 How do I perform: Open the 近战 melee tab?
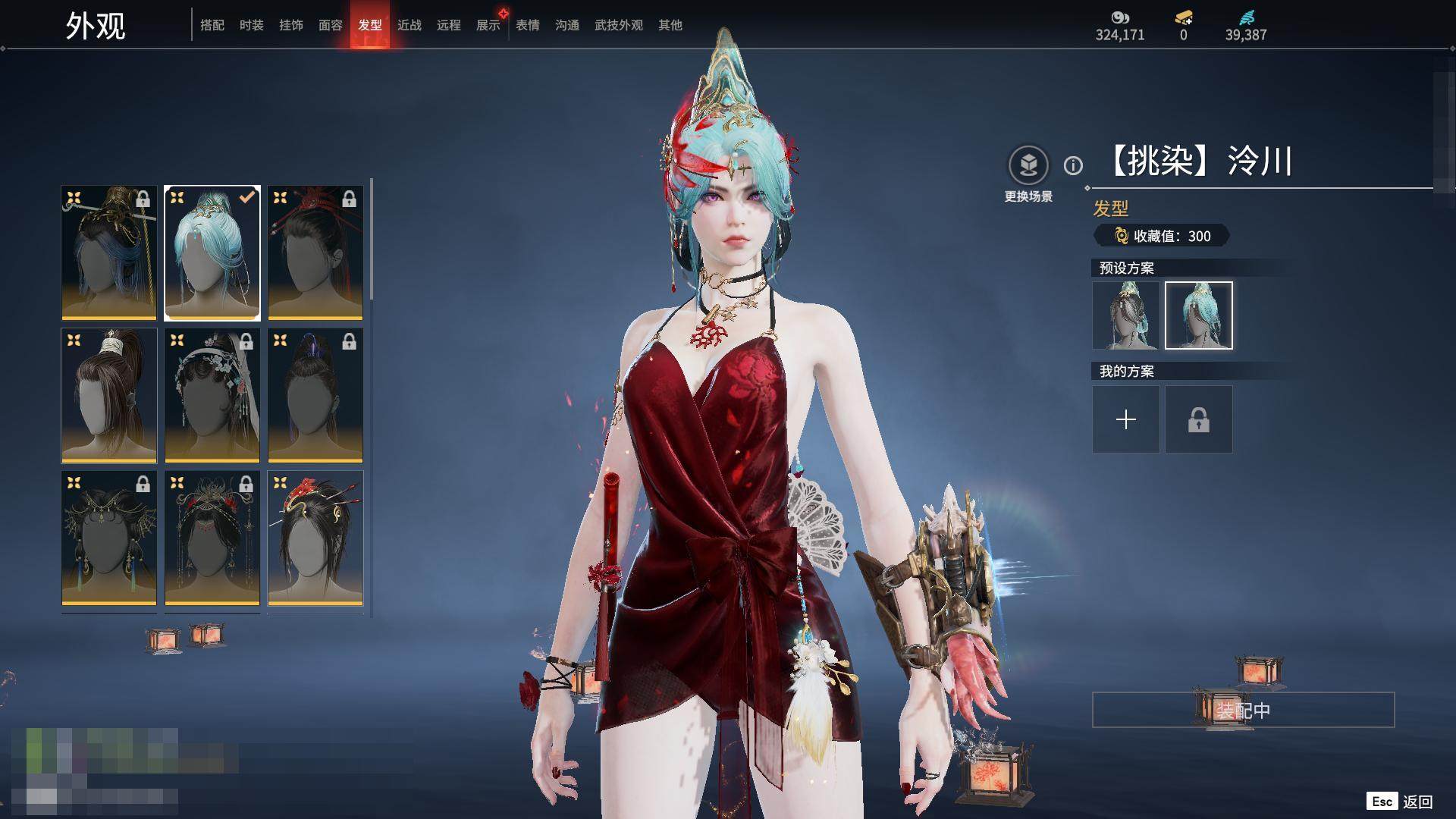pos(409,25)
